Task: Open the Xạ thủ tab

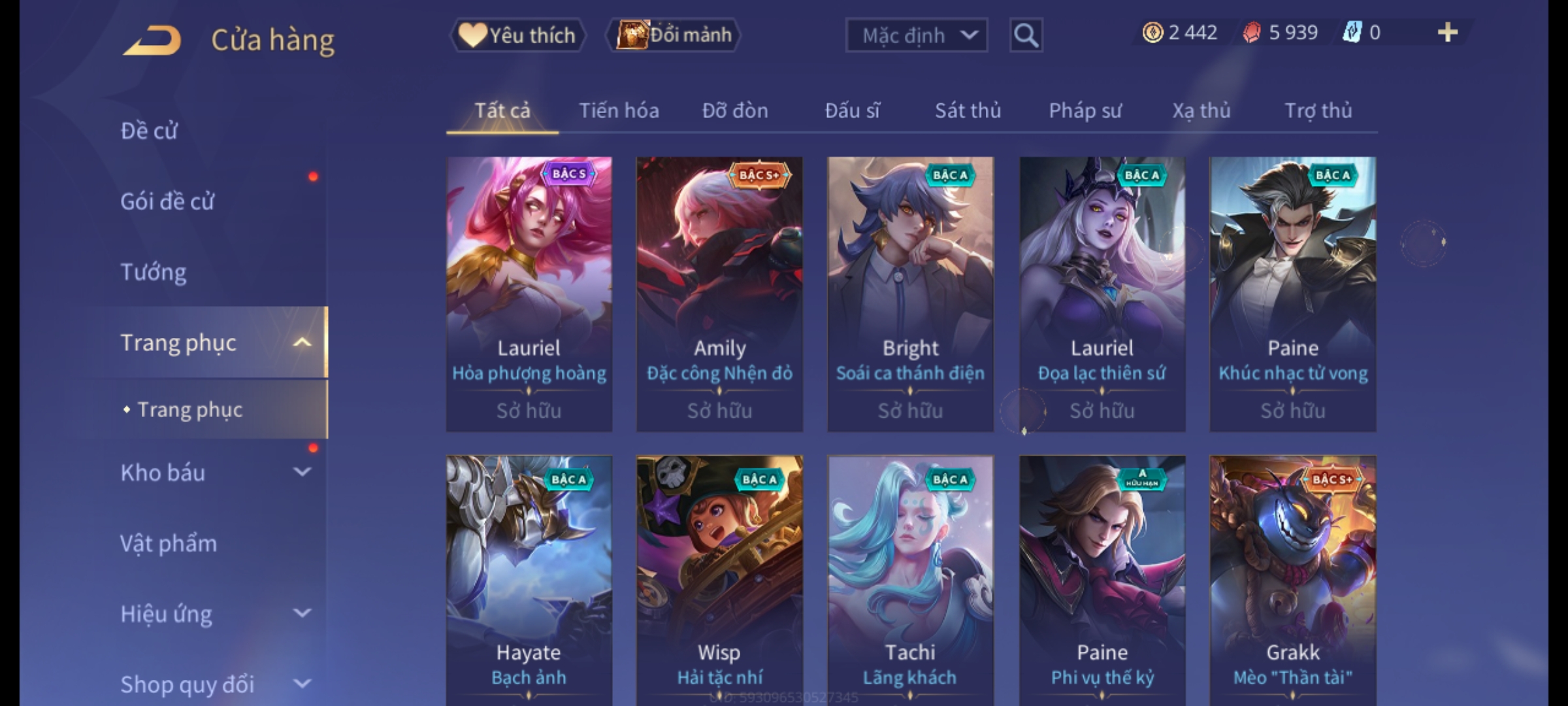Action: 1201,110
